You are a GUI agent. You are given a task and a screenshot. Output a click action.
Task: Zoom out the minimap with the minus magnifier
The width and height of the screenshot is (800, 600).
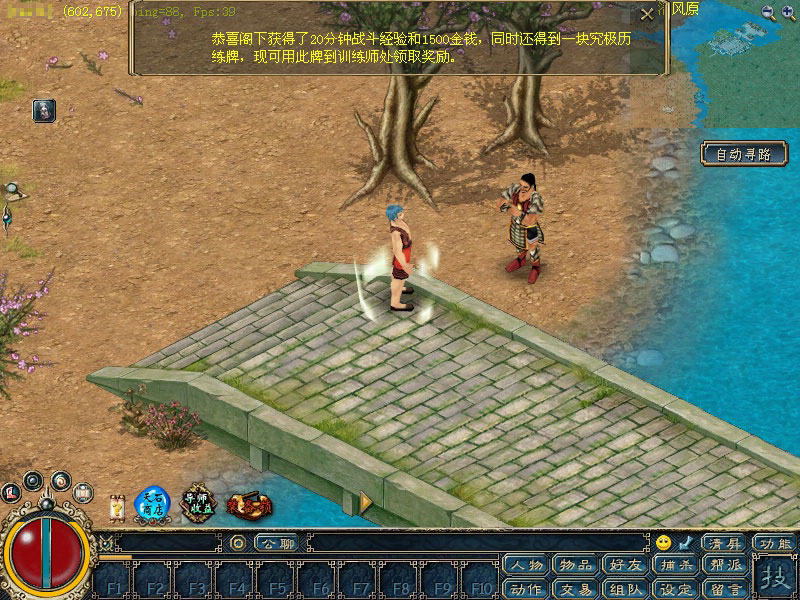pyautogui.click(x=768, y=12)
